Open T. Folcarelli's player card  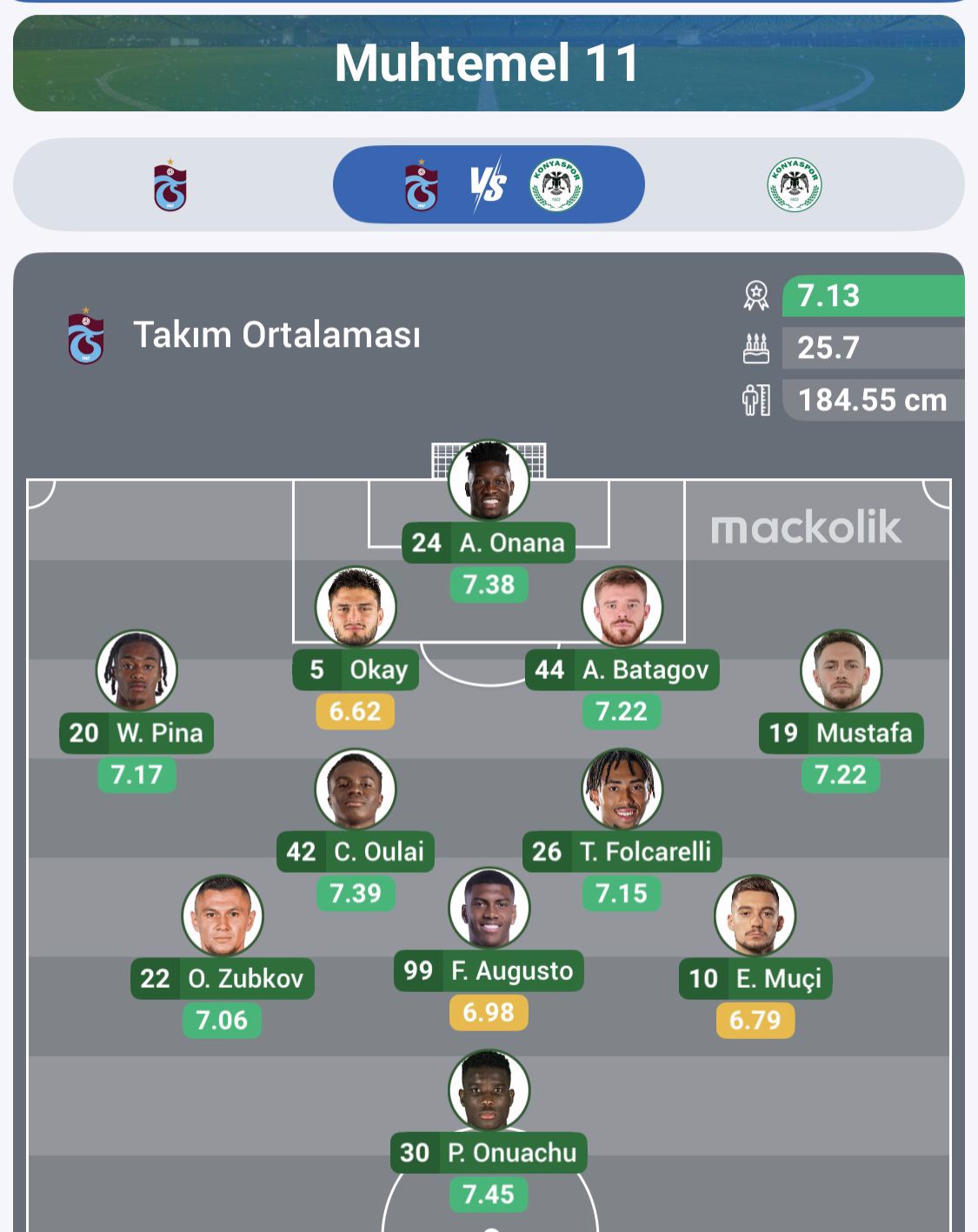click(622, 789)
